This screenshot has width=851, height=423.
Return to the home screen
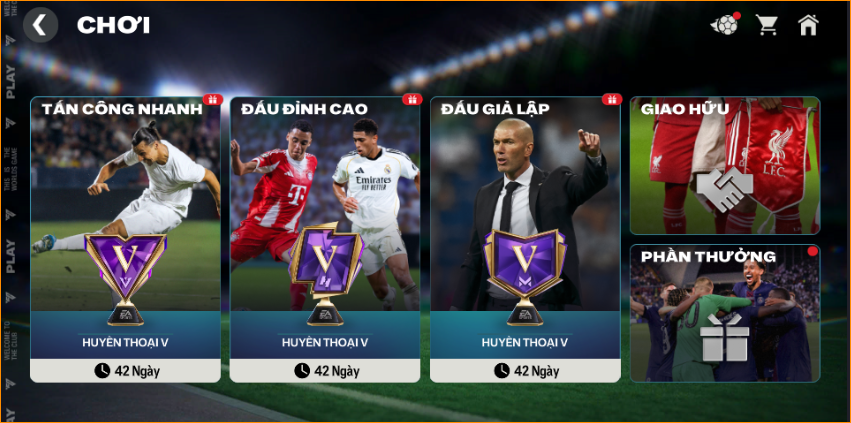808,25
